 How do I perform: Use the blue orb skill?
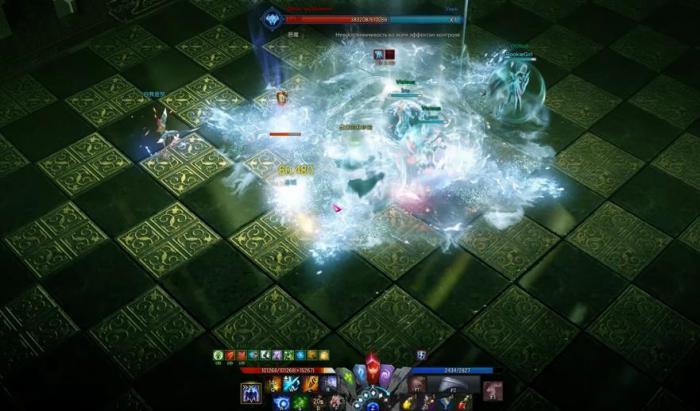(282, 401)
